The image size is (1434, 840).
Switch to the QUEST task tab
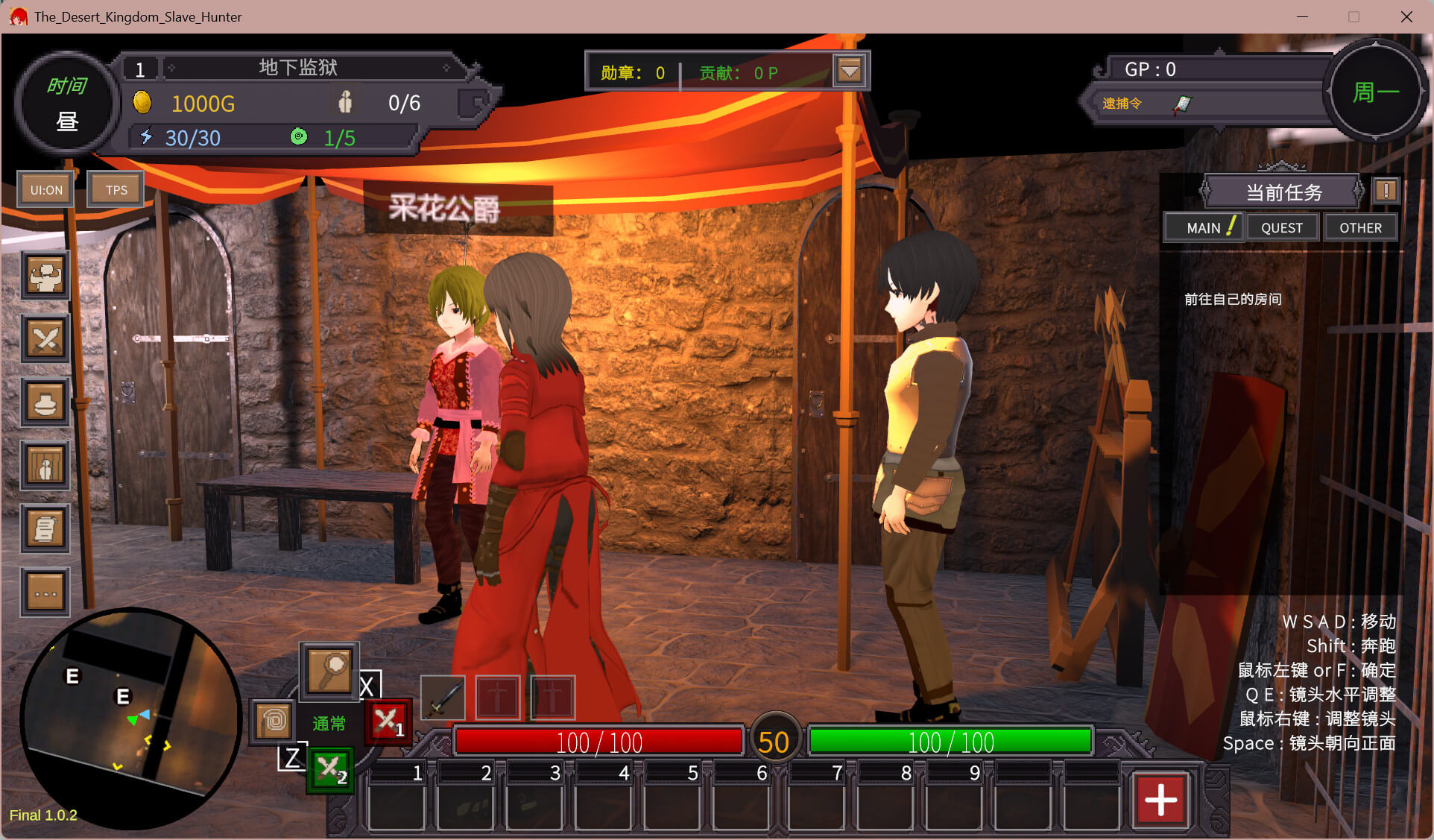point(1282,227)
